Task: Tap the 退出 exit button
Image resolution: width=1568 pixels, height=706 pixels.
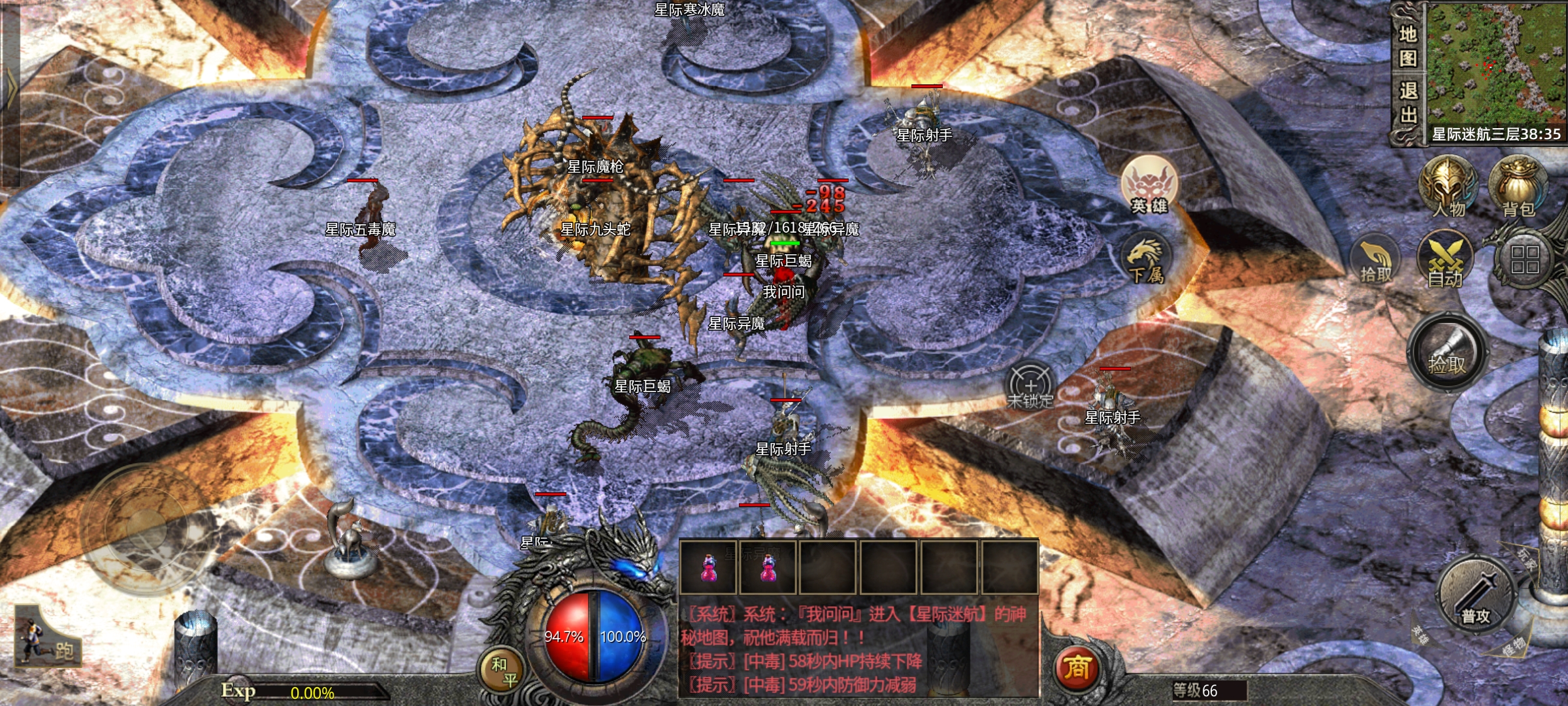Action: point(1408,103)
